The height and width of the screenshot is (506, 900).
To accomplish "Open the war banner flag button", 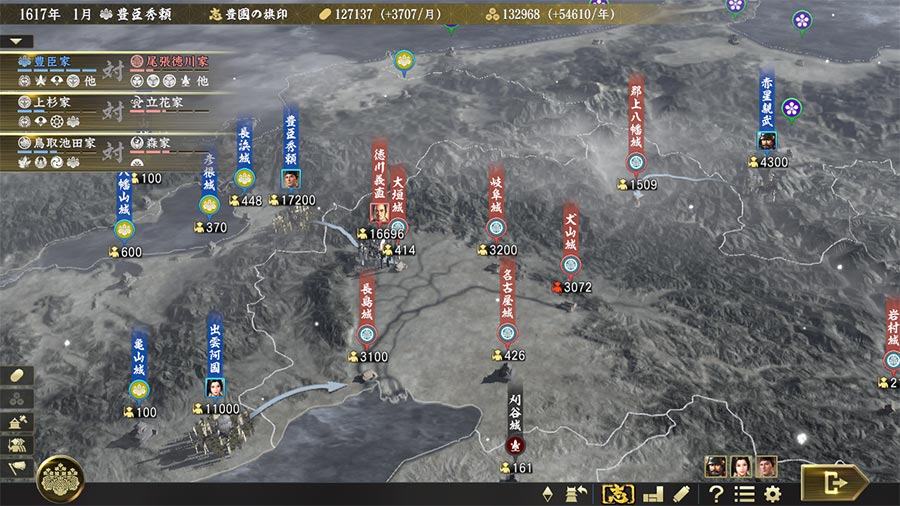I will coord(18,467).
